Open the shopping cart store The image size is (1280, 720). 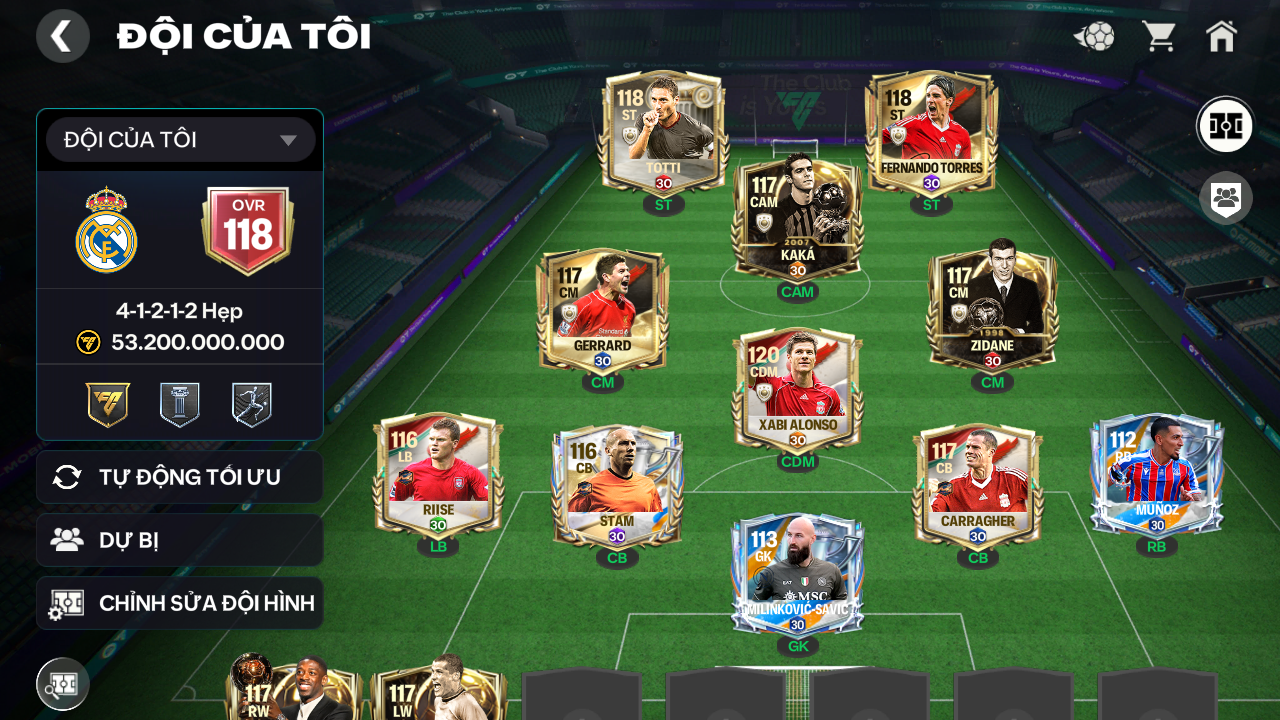pyautogui.click(x=1159, y=37)
